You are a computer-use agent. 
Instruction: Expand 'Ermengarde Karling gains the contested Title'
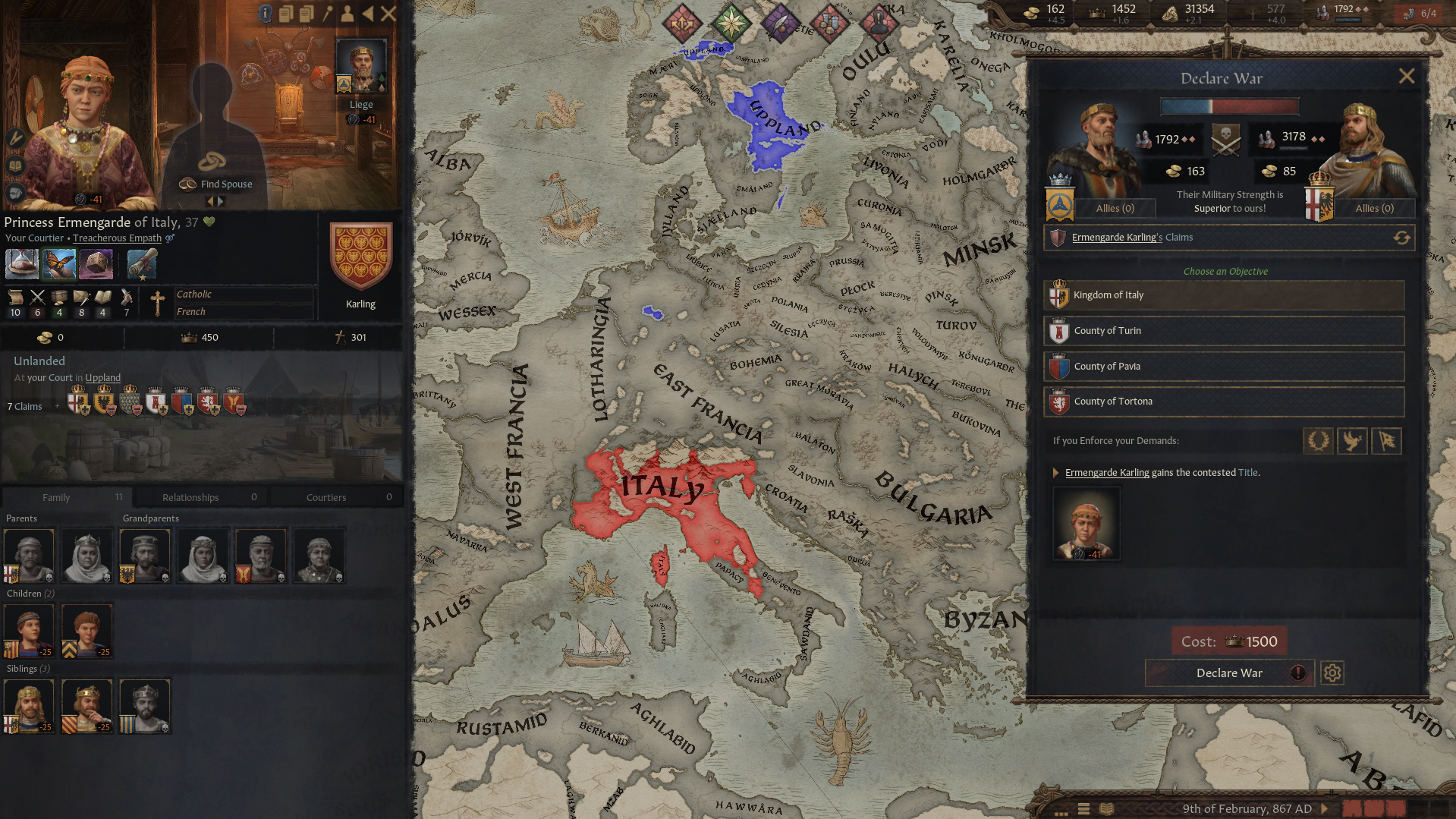pos(1056,472)
